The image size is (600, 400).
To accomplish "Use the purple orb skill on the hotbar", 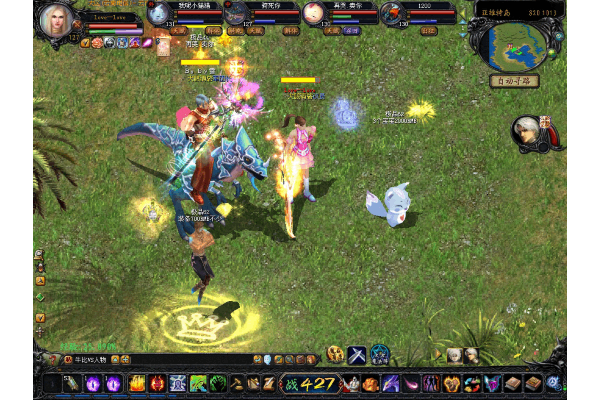I will (92, 383).
